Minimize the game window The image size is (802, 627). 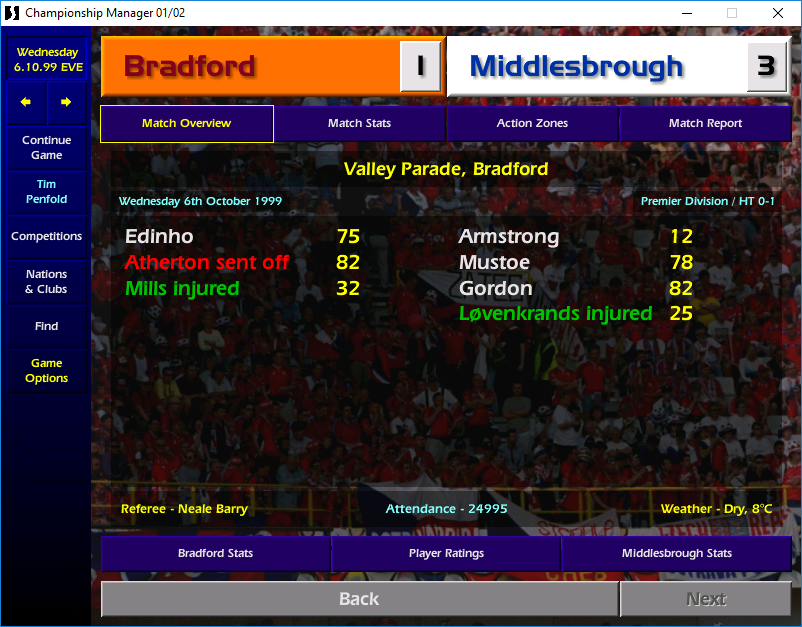tap(686, 13)
